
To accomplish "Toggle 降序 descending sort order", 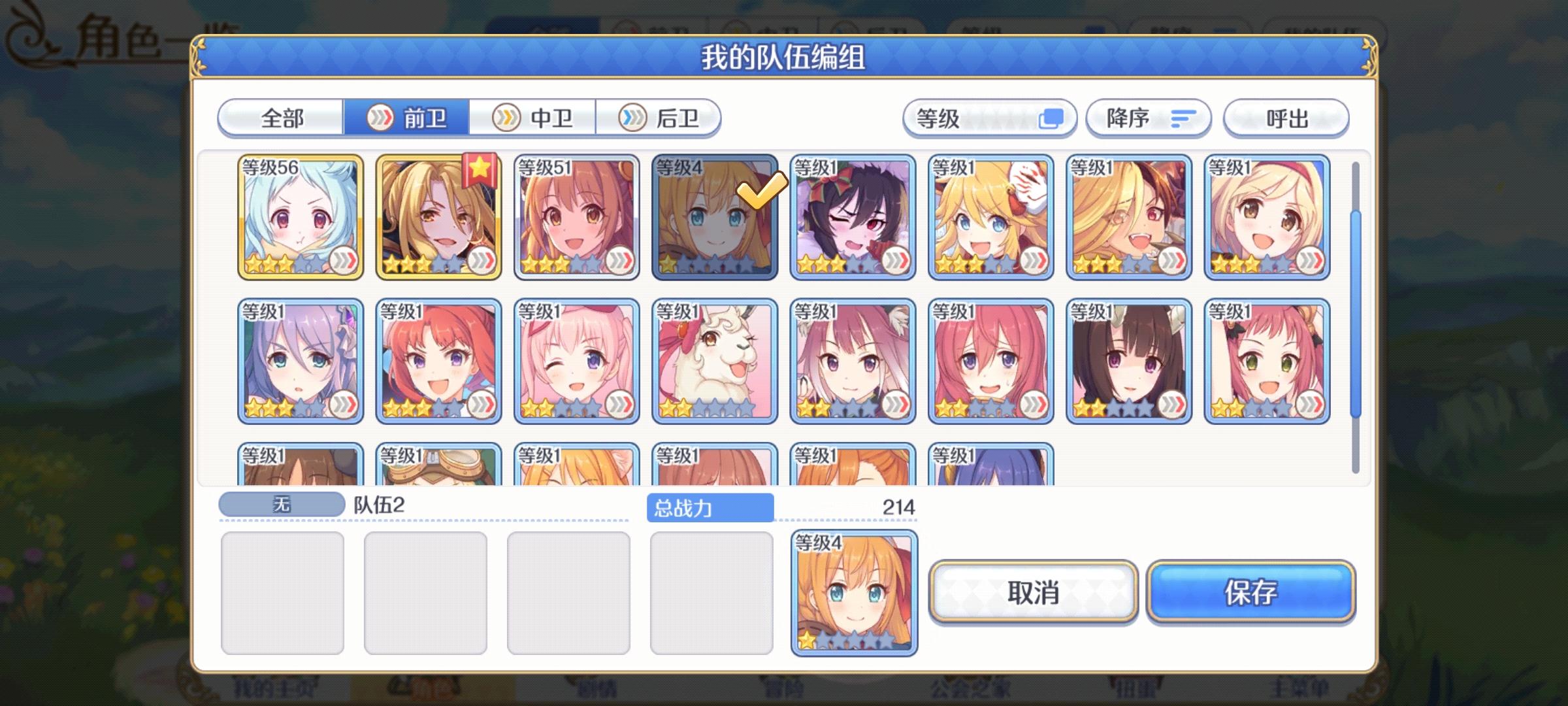I will pyautogui.click(x=1148, y=119).
